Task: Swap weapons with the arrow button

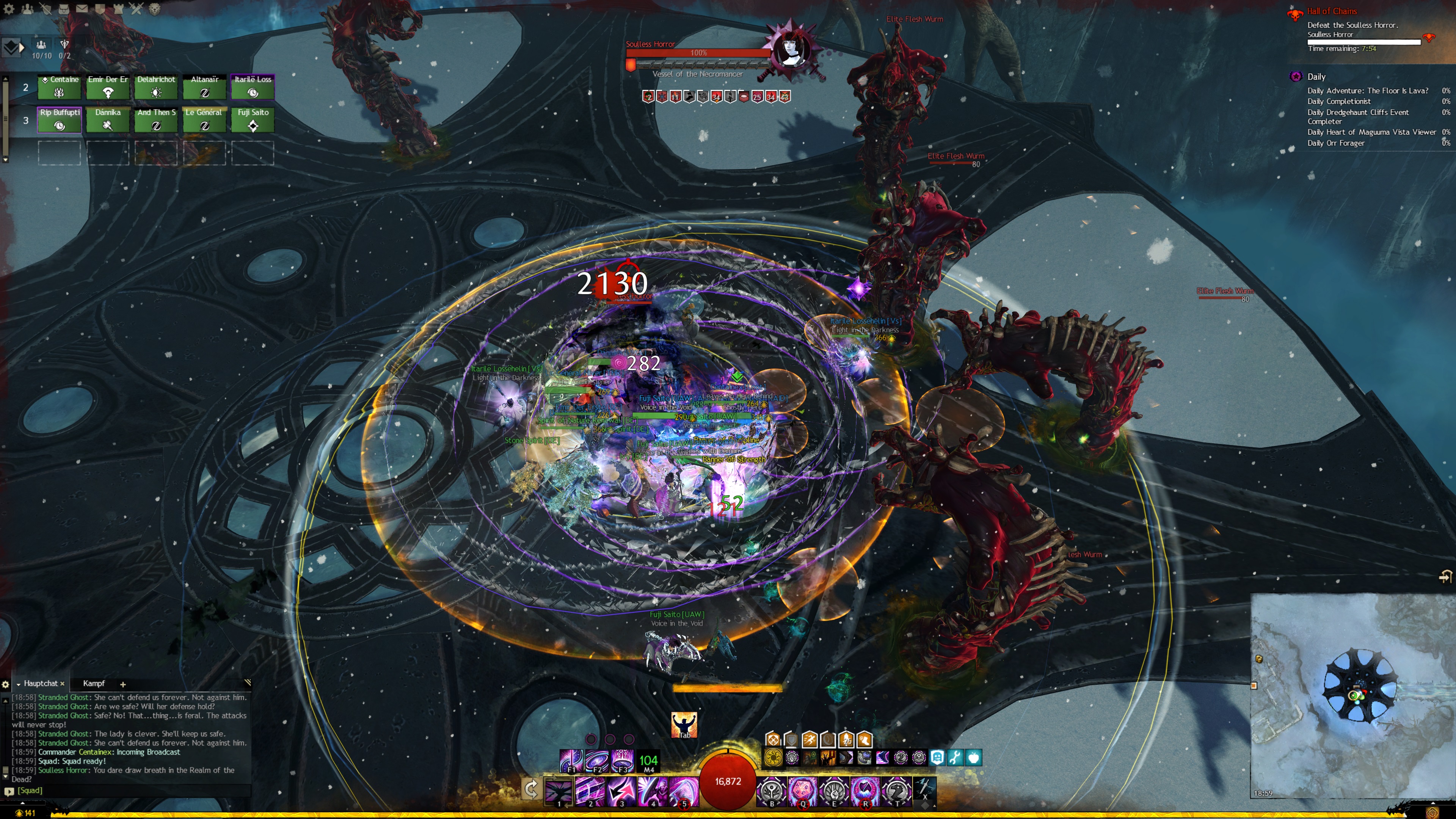Action: [x=531, y=789]
